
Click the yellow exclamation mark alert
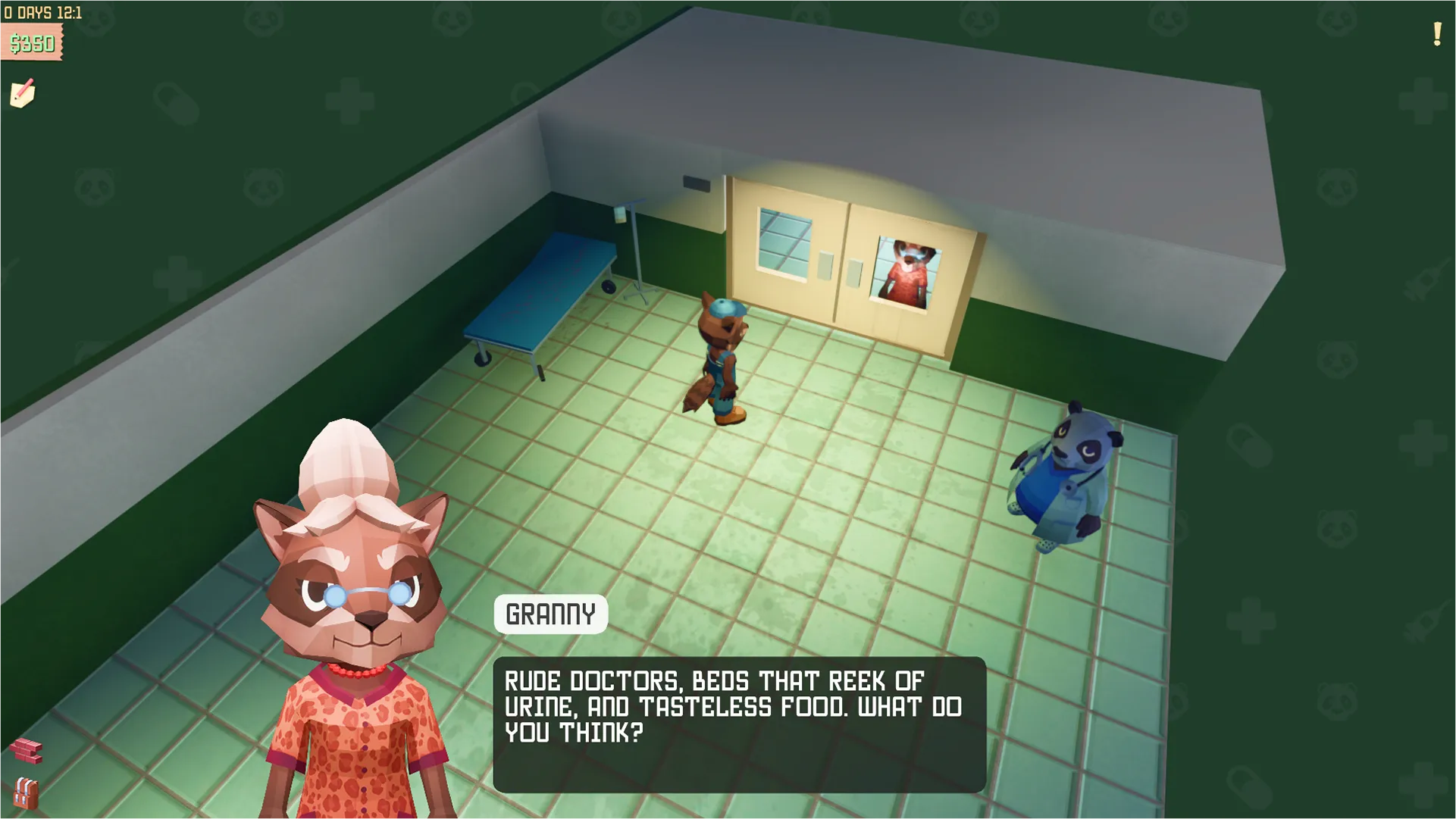pyautogui.click(x=1436, y=34)
